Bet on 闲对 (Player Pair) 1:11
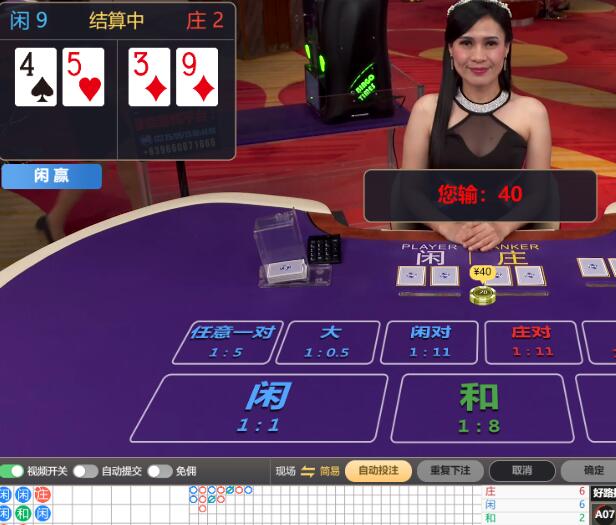Screen dimensions: 616x525 pyautogui.click(x=430, y=342)
